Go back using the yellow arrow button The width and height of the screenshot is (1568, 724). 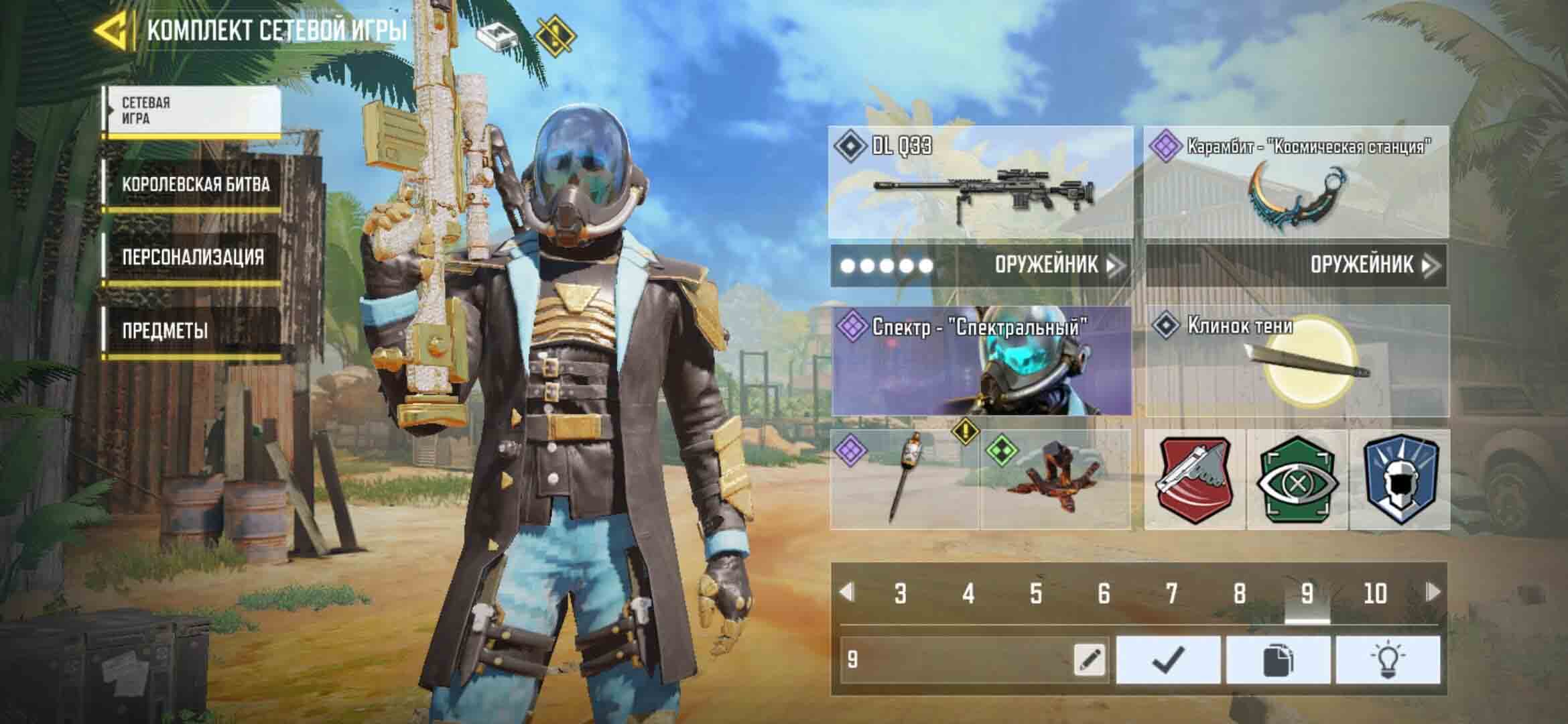point(111,31)
